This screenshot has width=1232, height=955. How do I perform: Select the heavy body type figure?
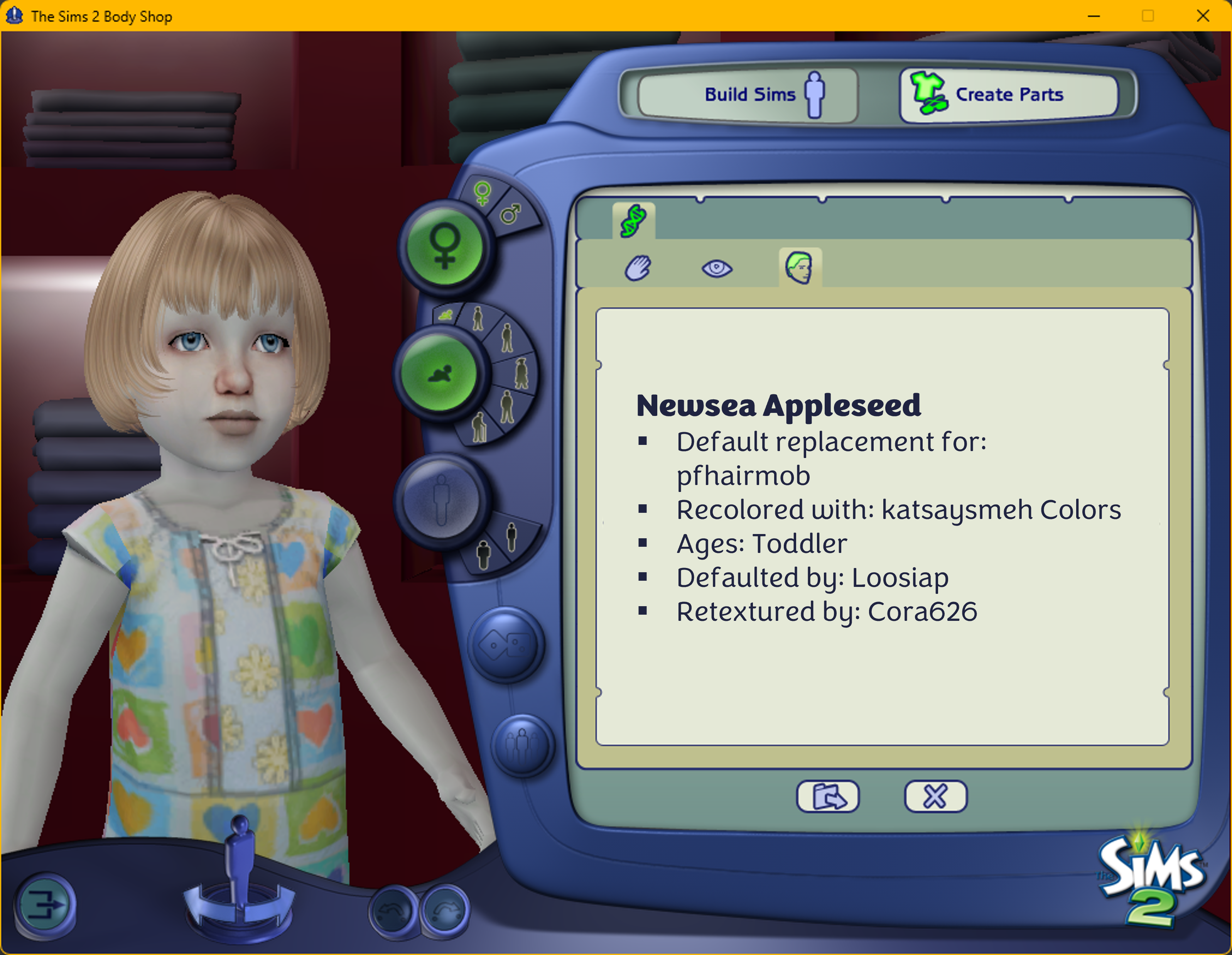click(483, 555)
